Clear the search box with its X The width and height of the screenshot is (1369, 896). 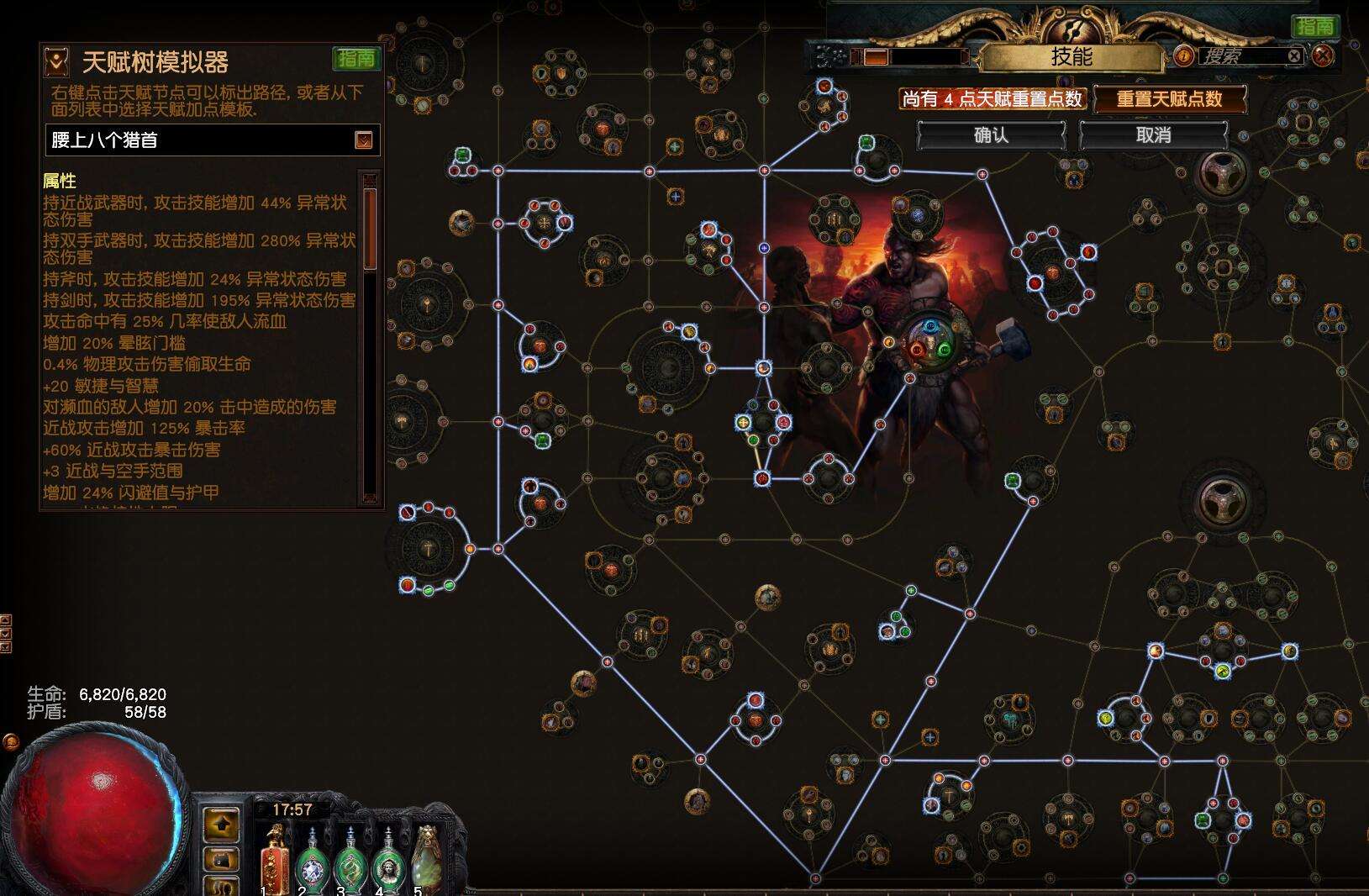(x=1294, y=56)
